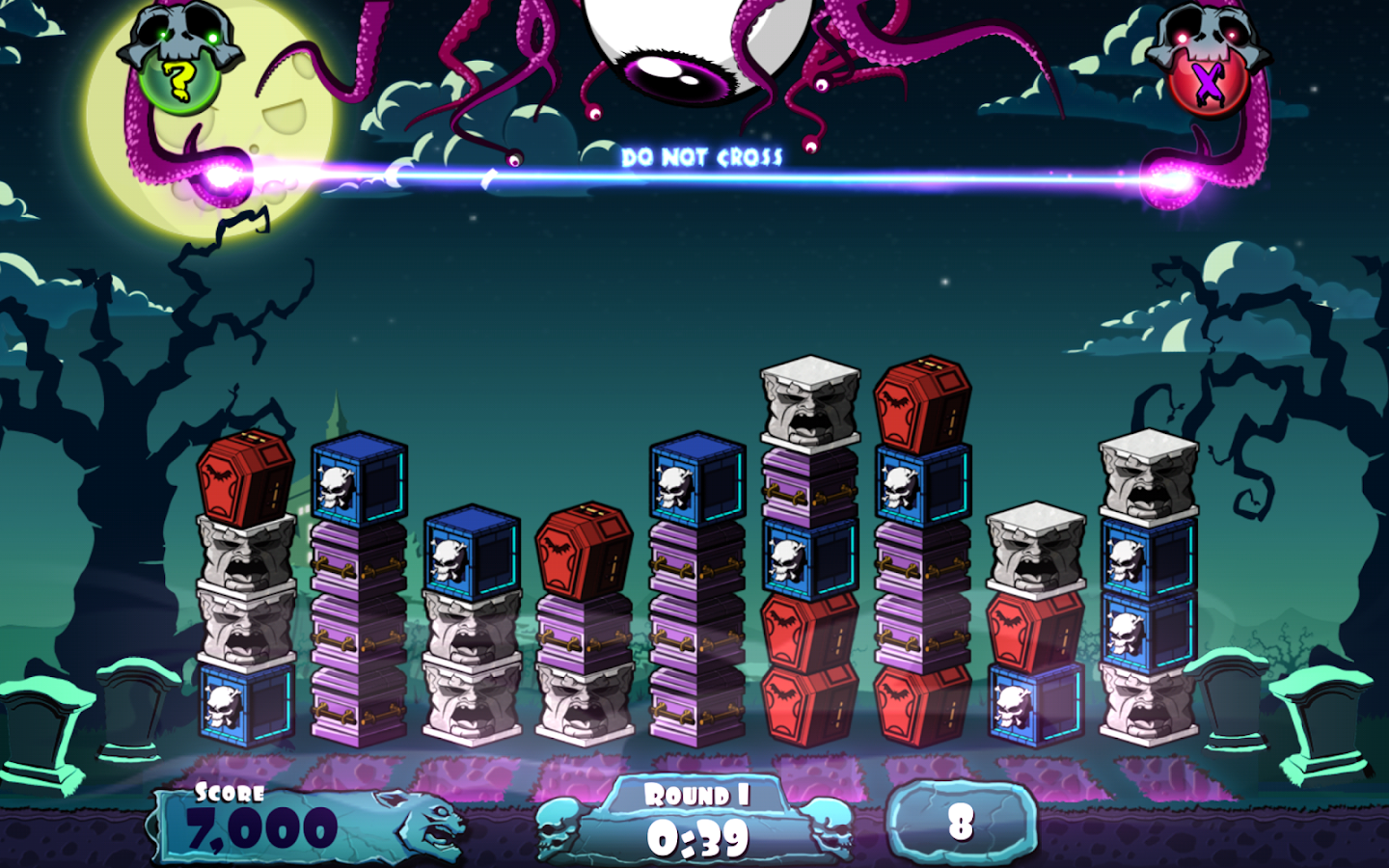1389x868 pixels.
Task: Tap the stone face topping two blue skull crates
Action: [1148, 475]
